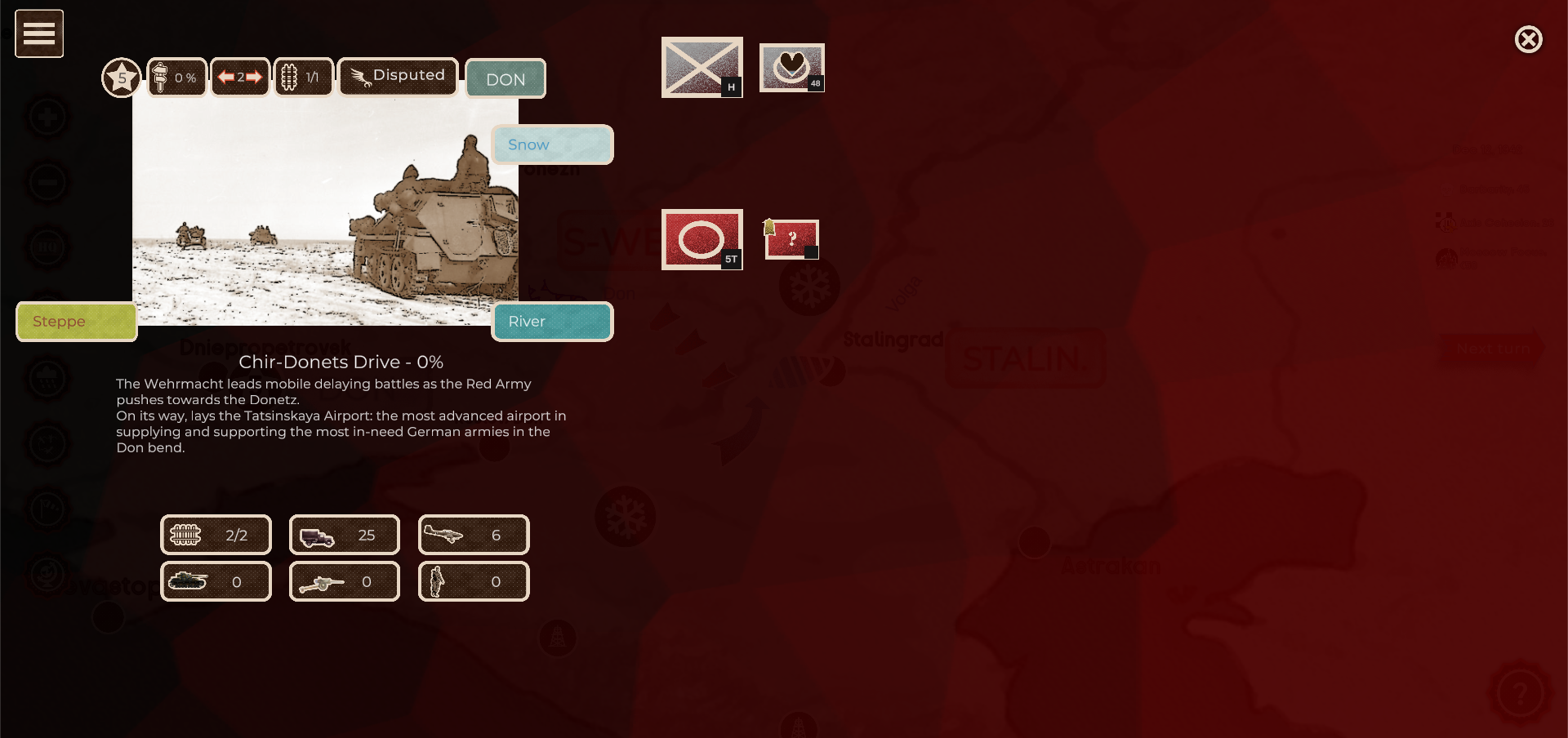Click the crossed-envelope H card

702,67
